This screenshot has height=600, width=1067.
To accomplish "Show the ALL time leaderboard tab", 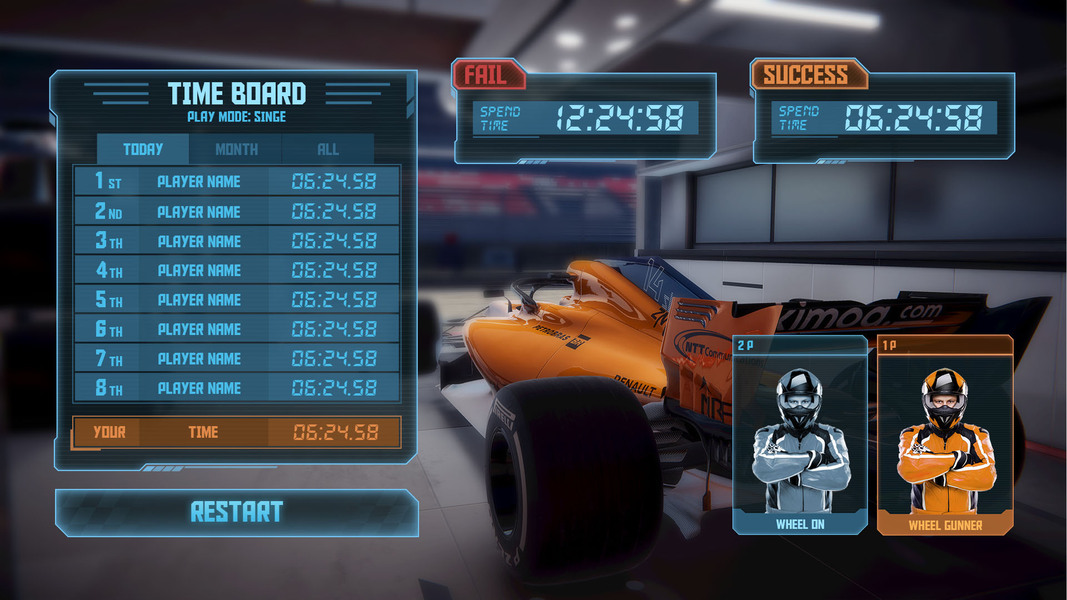I will pos(328,149).
